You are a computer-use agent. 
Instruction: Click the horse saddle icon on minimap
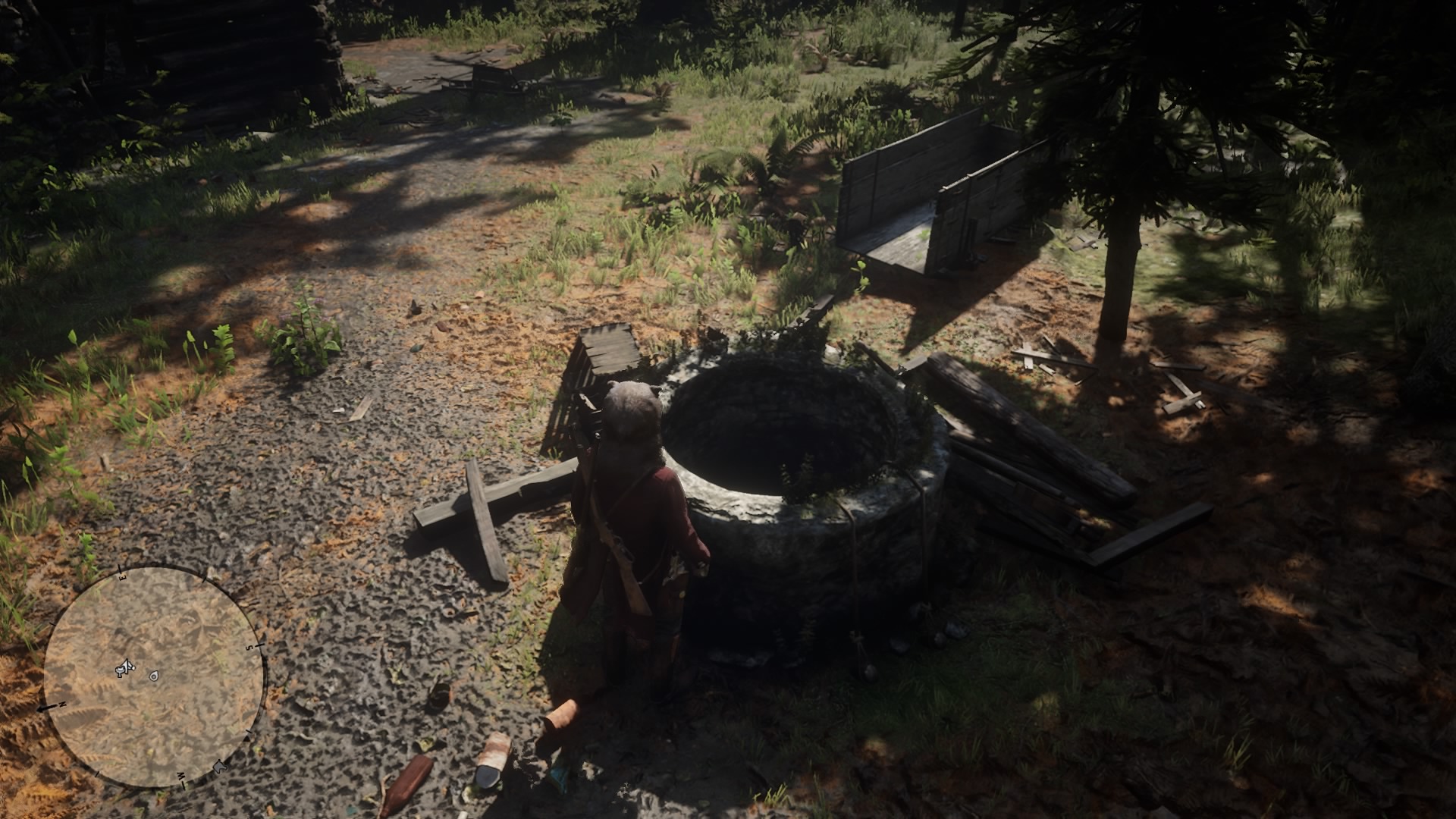119,670
